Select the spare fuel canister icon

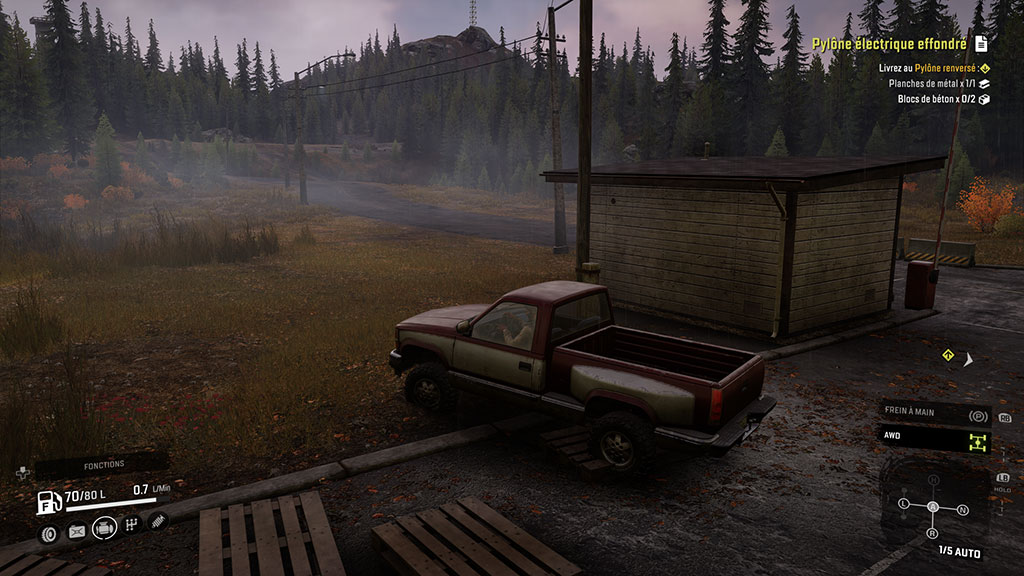[x=76, y=532]
